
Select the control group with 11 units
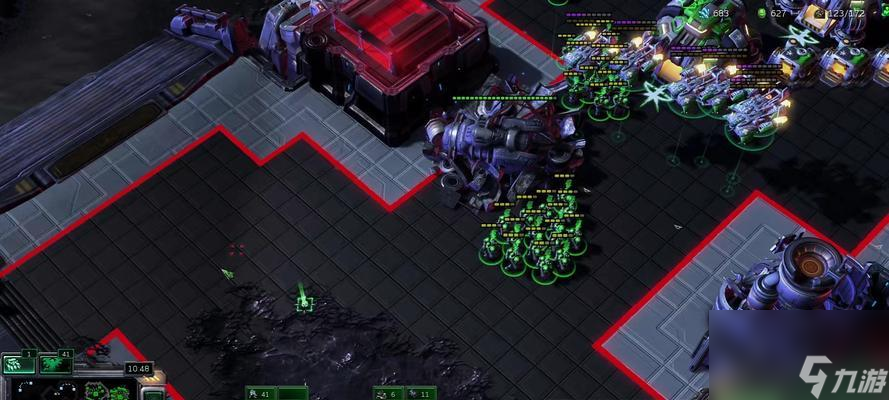pos(419,393)
